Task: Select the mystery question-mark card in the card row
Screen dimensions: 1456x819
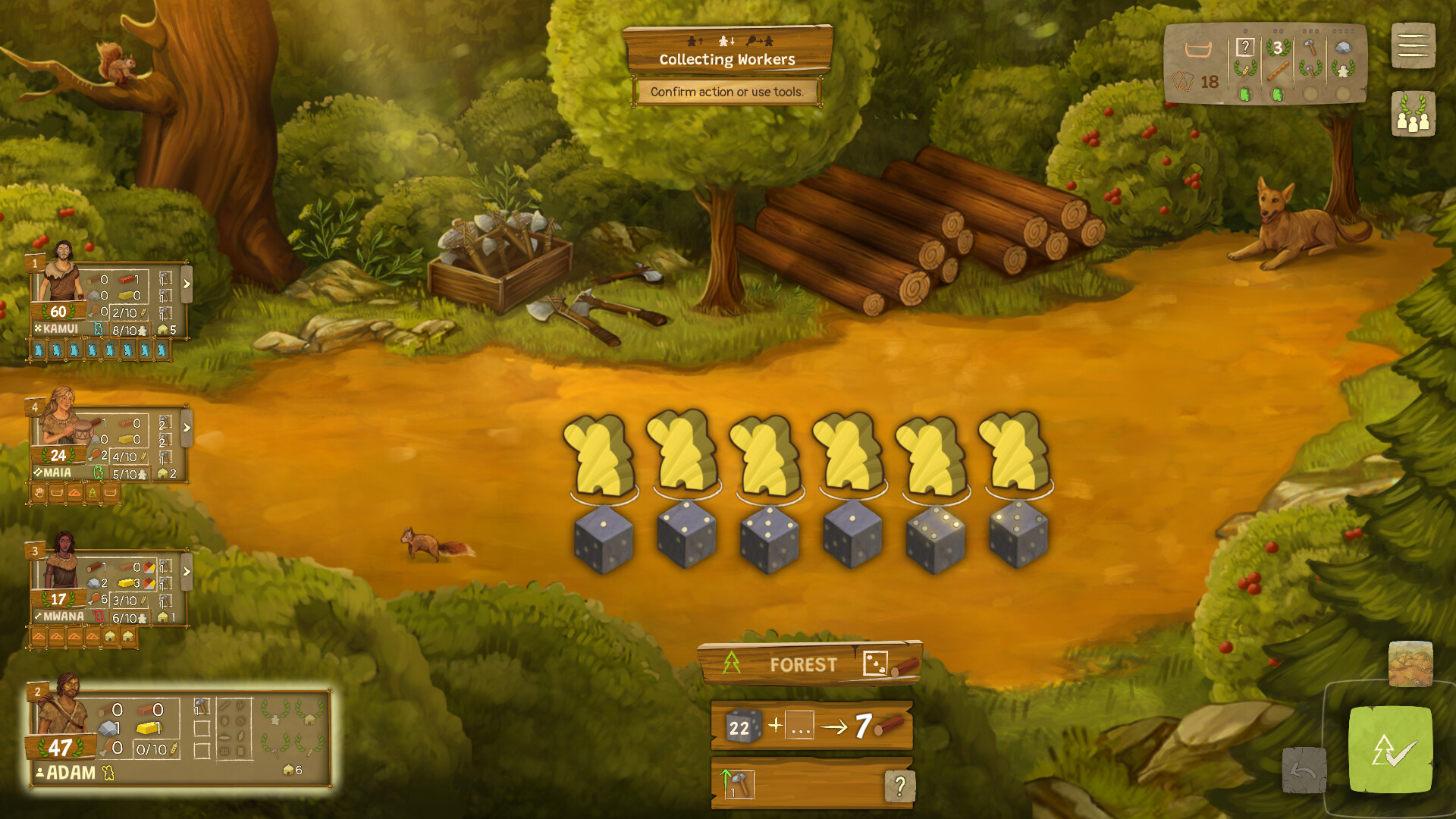Action: (x=1246, y=47)
